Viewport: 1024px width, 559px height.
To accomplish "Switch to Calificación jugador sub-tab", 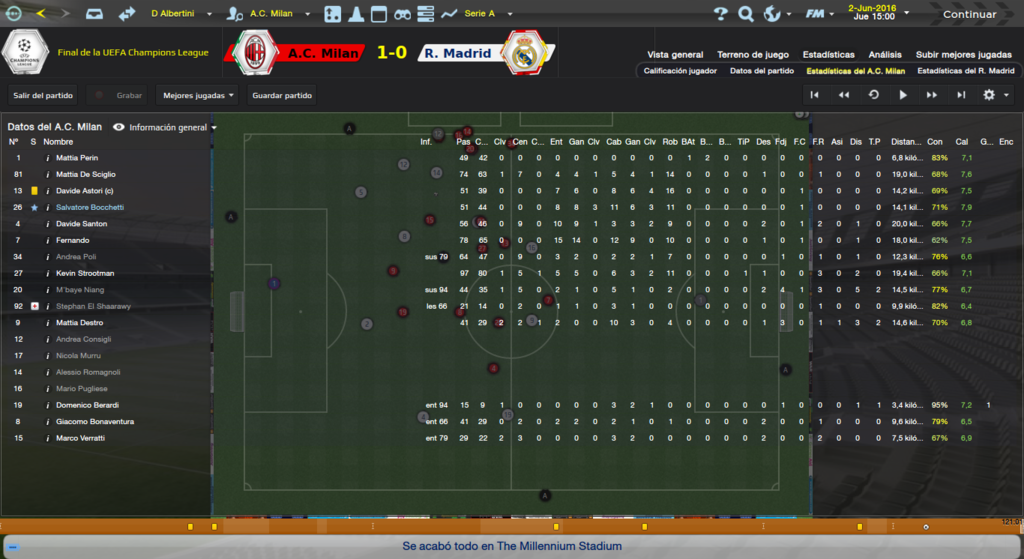I will click(679, 72).
